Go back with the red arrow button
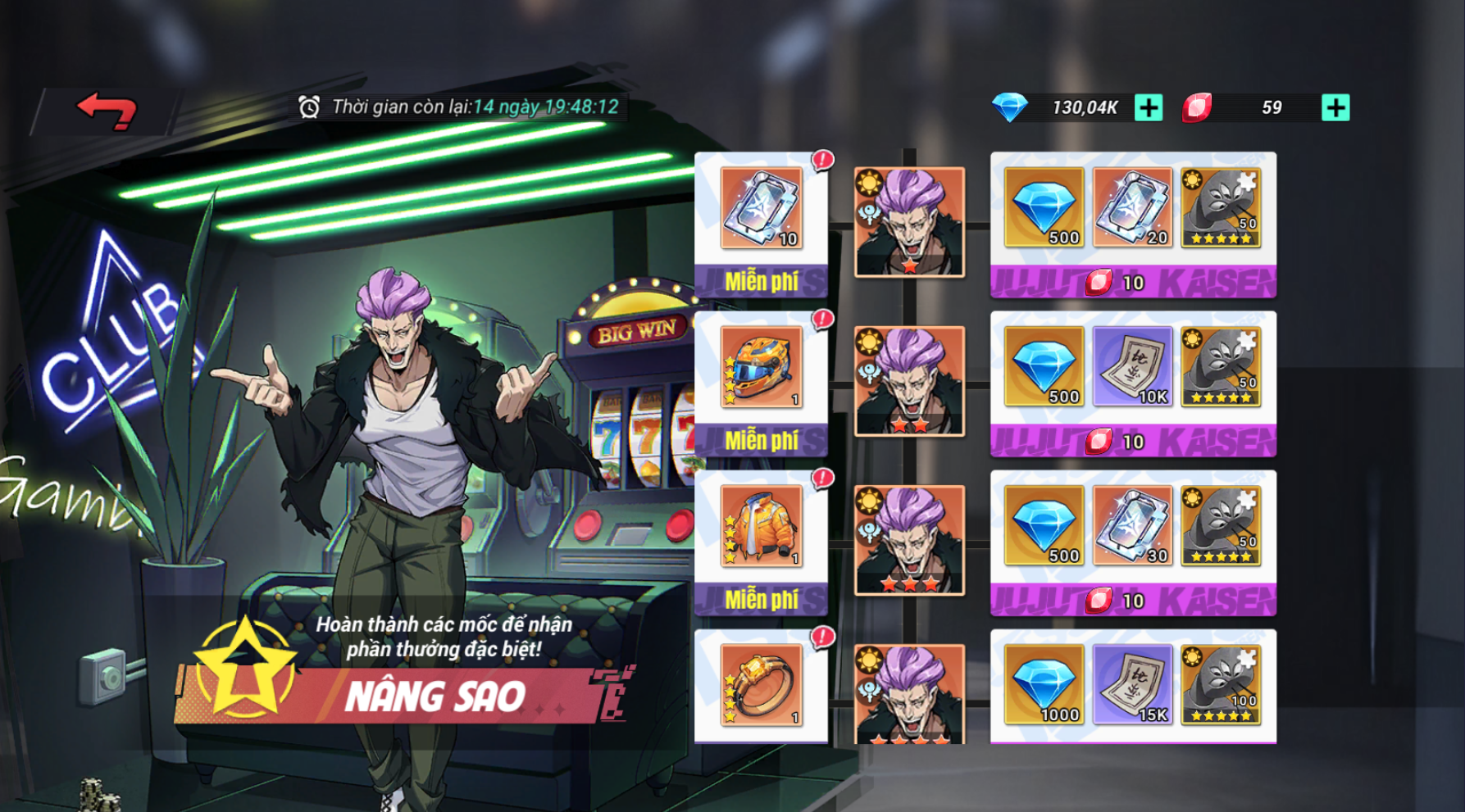 pyautogui.click(x=107, y=111)
